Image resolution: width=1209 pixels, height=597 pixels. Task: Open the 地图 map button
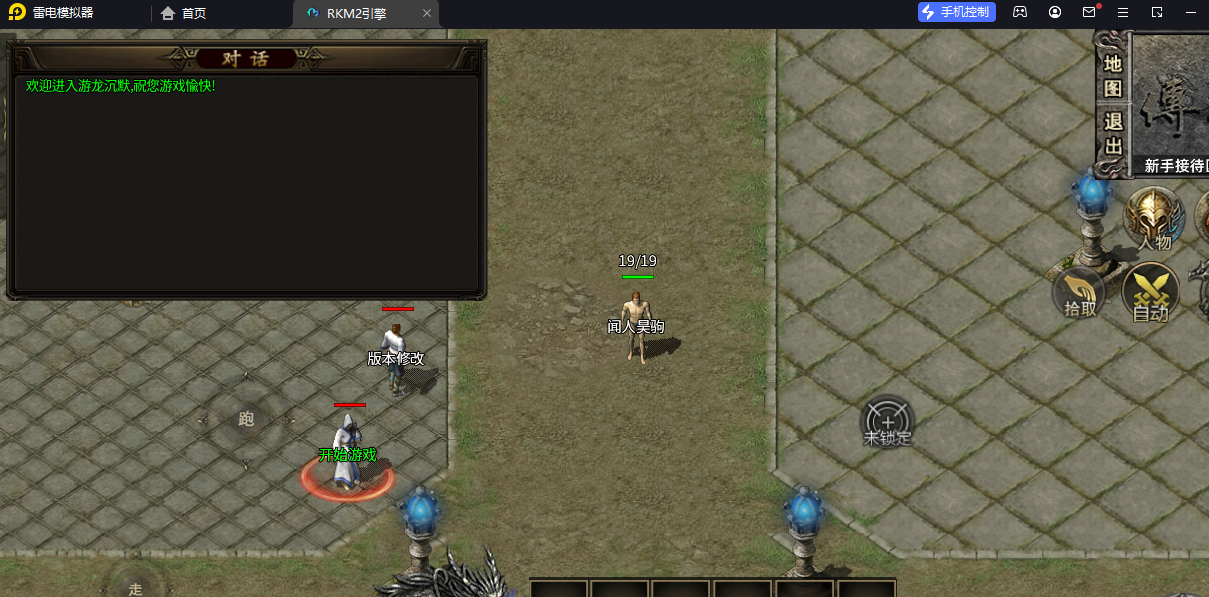pyautogui.click(x=1113, y=75)
